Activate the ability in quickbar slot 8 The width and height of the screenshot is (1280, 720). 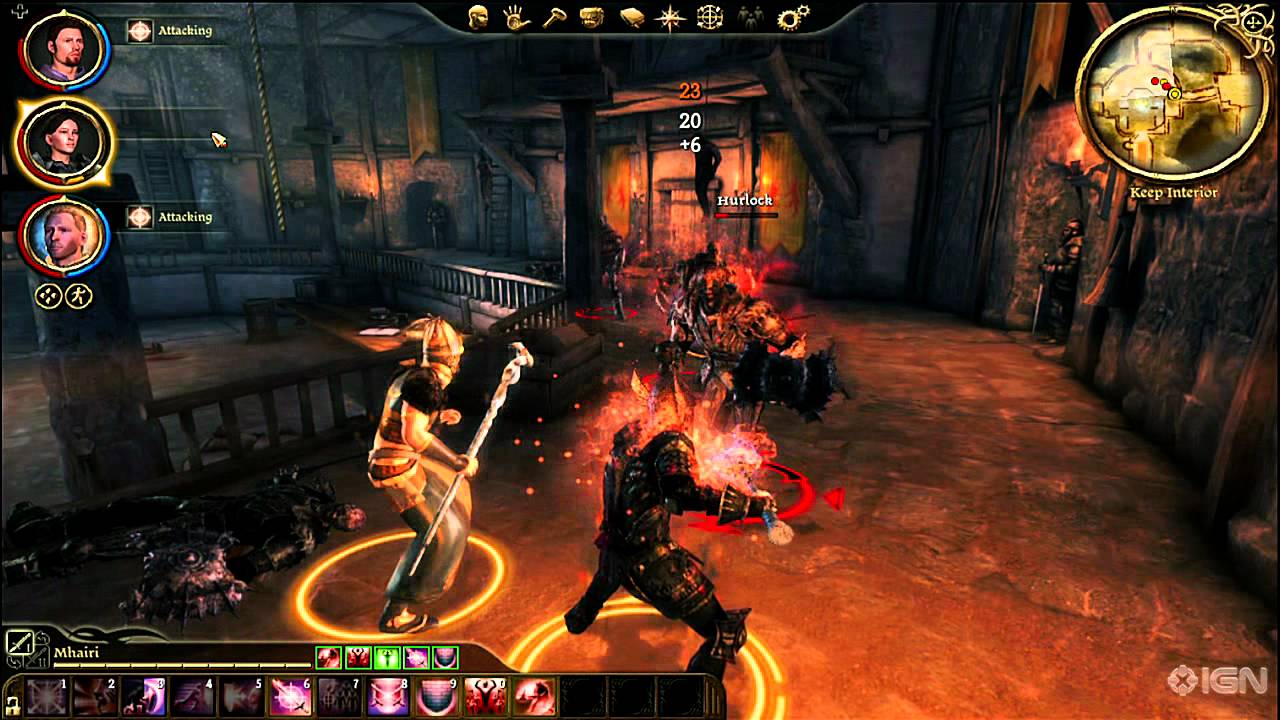pyautogui.click(x=387, y=696)
